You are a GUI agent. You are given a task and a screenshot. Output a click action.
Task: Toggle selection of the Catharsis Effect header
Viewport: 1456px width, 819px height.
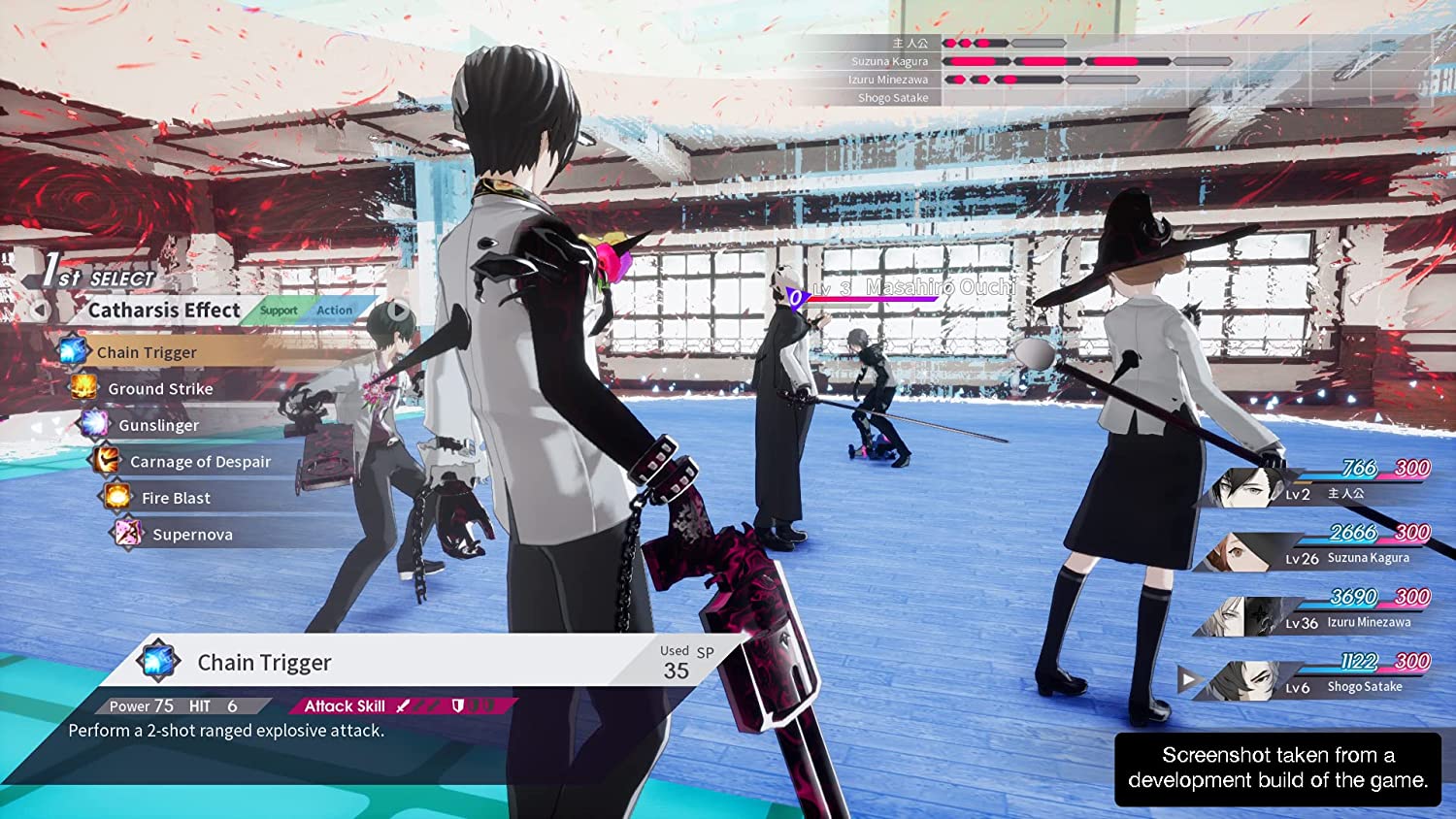coord(165,310)
